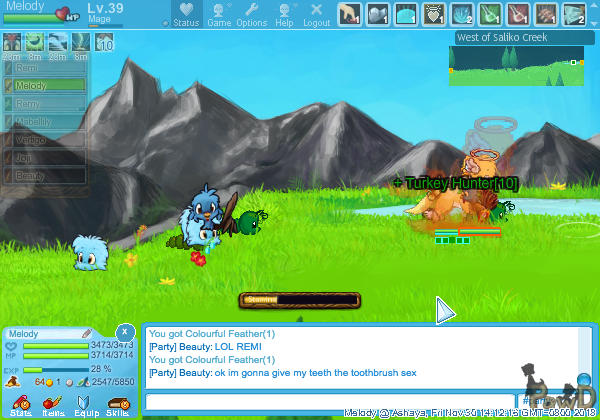
Task: Select party member Melody in list
Action: pyautogui.click(x=48, y=86)
